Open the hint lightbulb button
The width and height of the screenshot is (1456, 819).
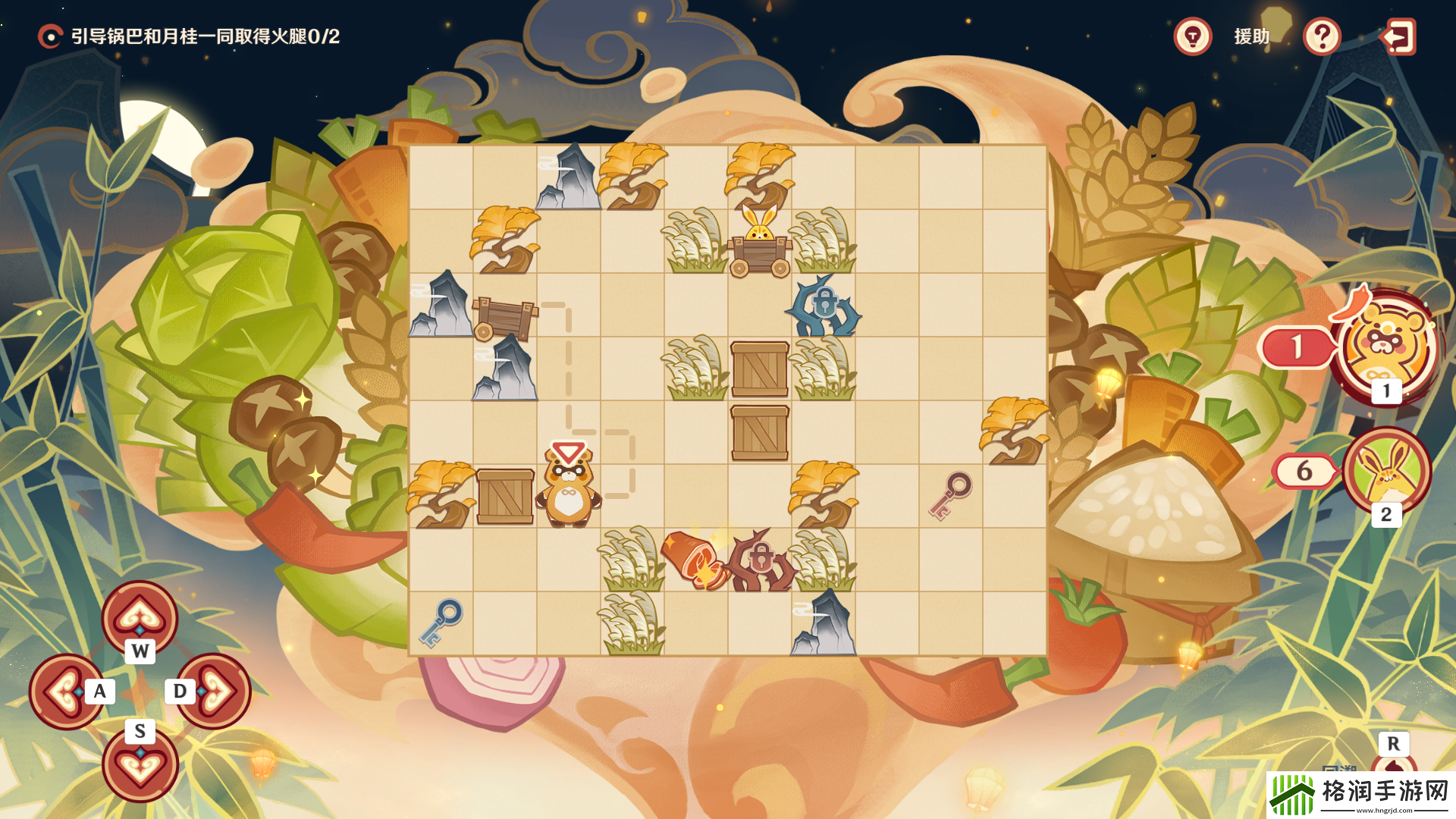point(1193,36)
